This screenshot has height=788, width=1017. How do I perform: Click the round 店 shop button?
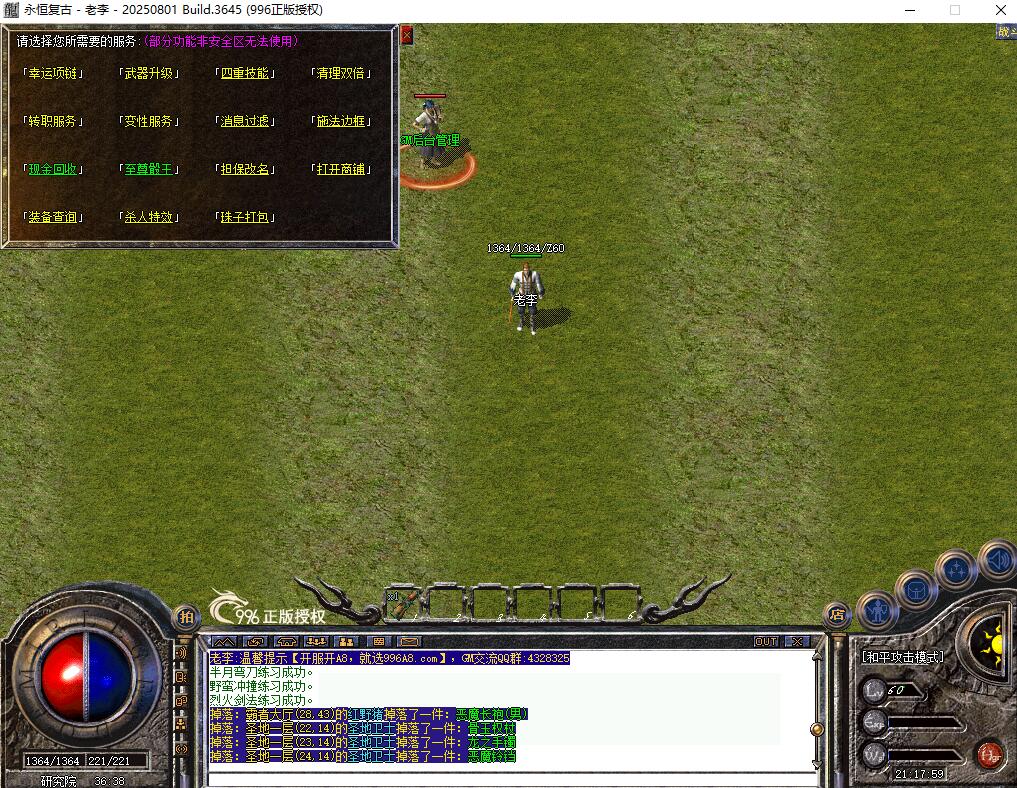click(837, 615)
